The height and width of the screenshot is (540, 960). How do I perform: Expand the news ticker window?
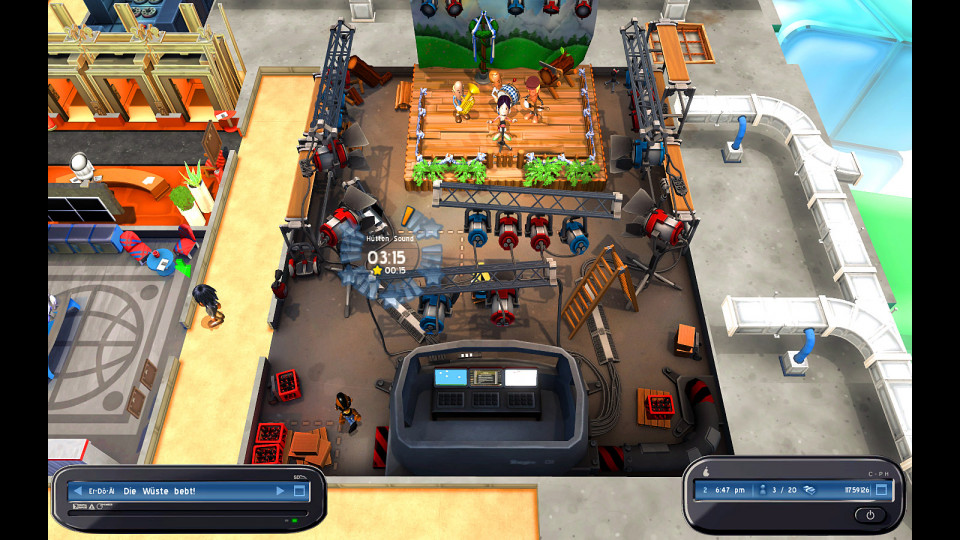click(299, 491)
